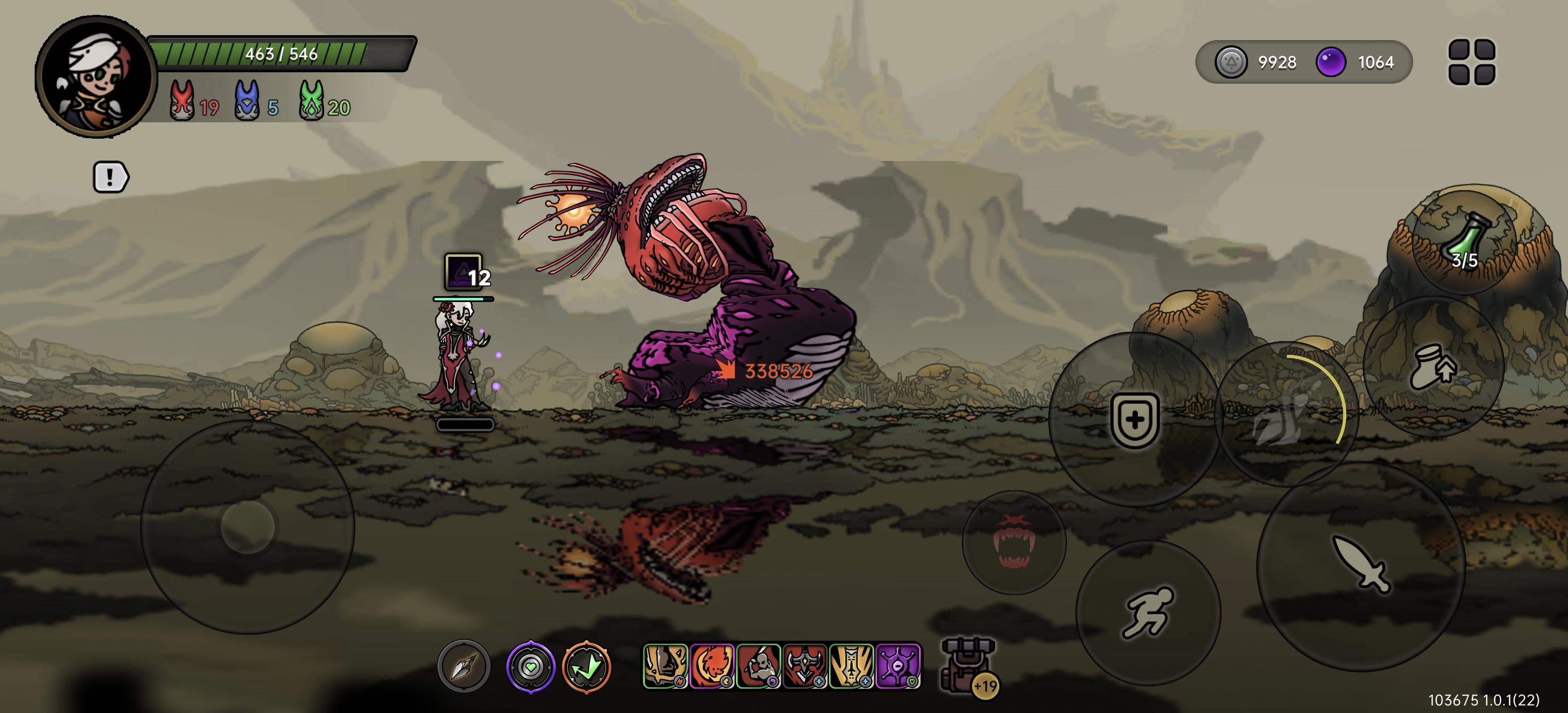1568x713 pixels.
Task: Select the purple eye creature skill icon
Action: (x=898, y=666)
